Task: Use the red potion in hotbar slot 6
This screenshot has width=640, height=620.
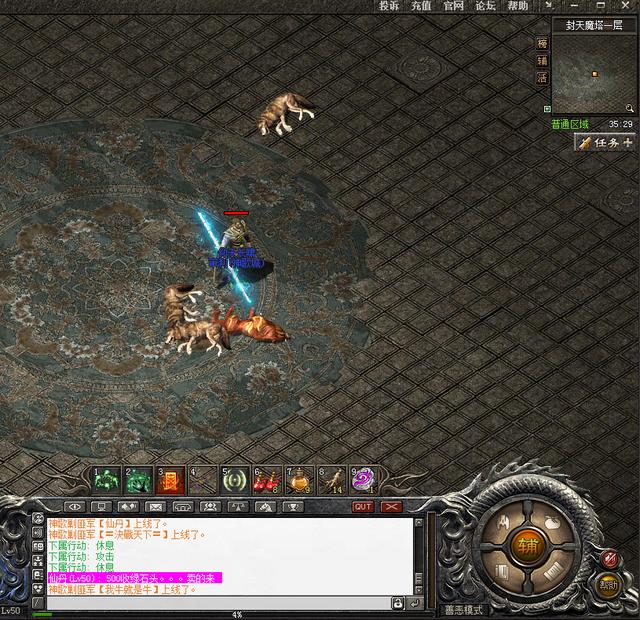Action: click(268, 481)
